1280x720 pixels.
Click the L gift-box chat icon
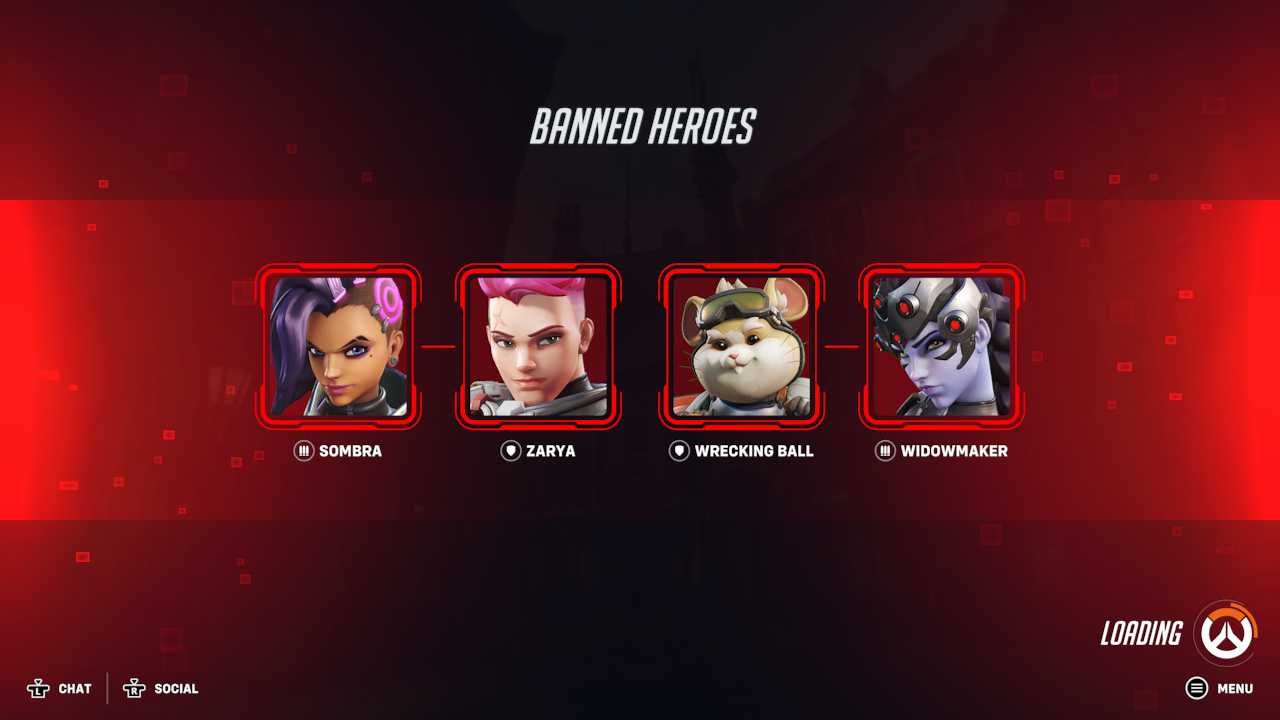click(38, 688)
